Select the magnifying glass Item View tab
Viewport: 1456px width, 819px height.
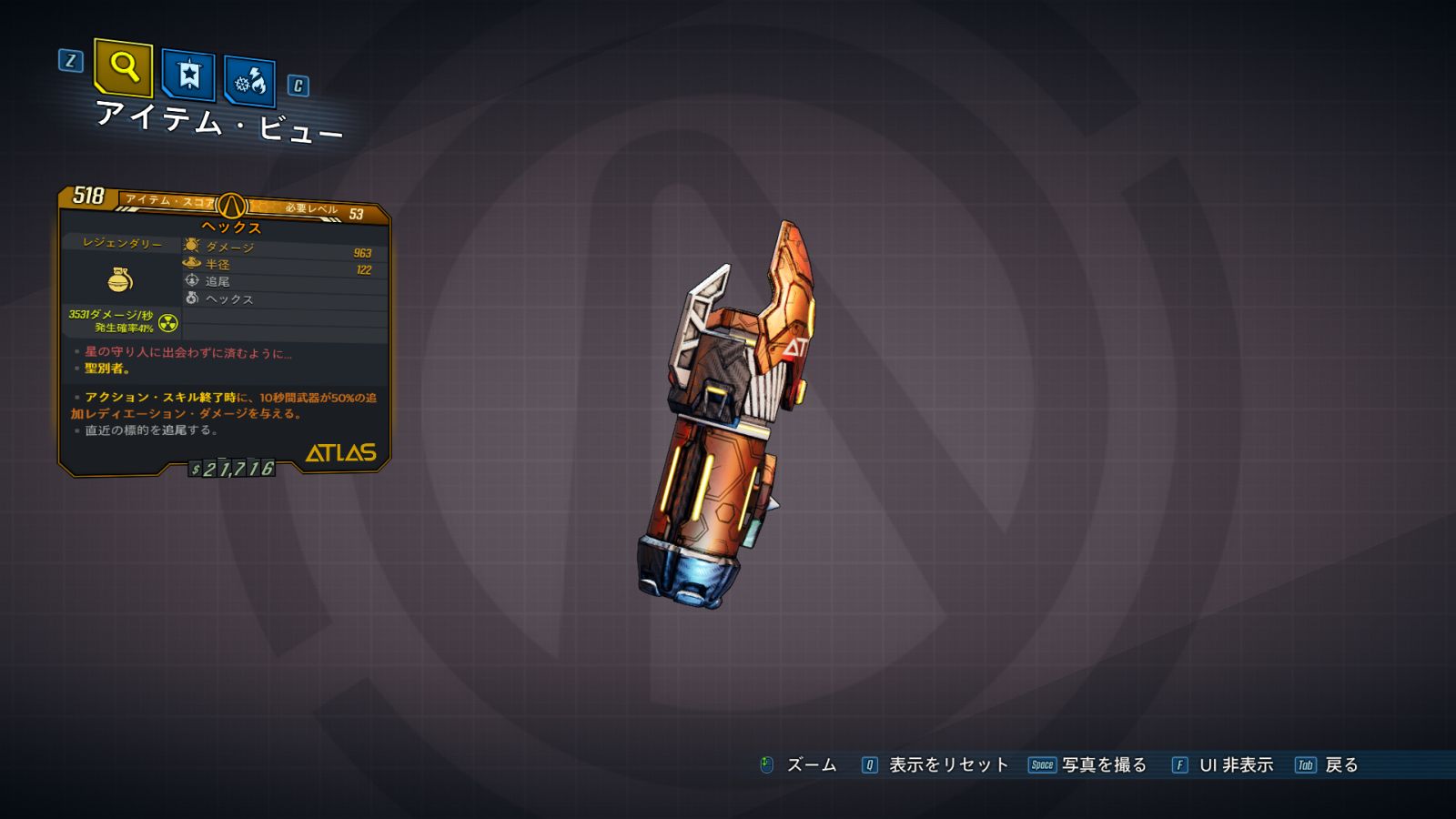coord(124,67)
